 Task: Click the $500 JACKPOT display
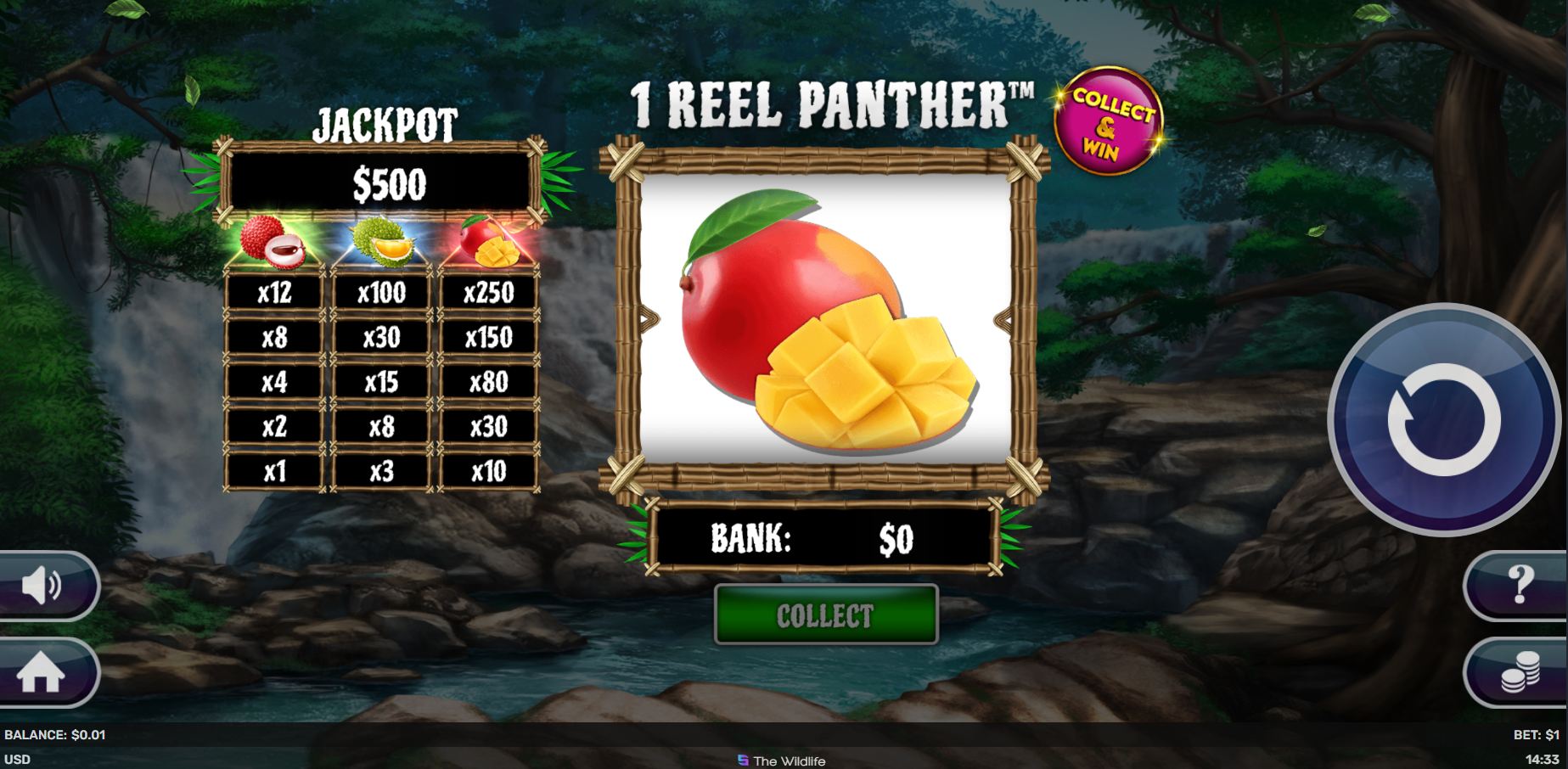point(384,181)
